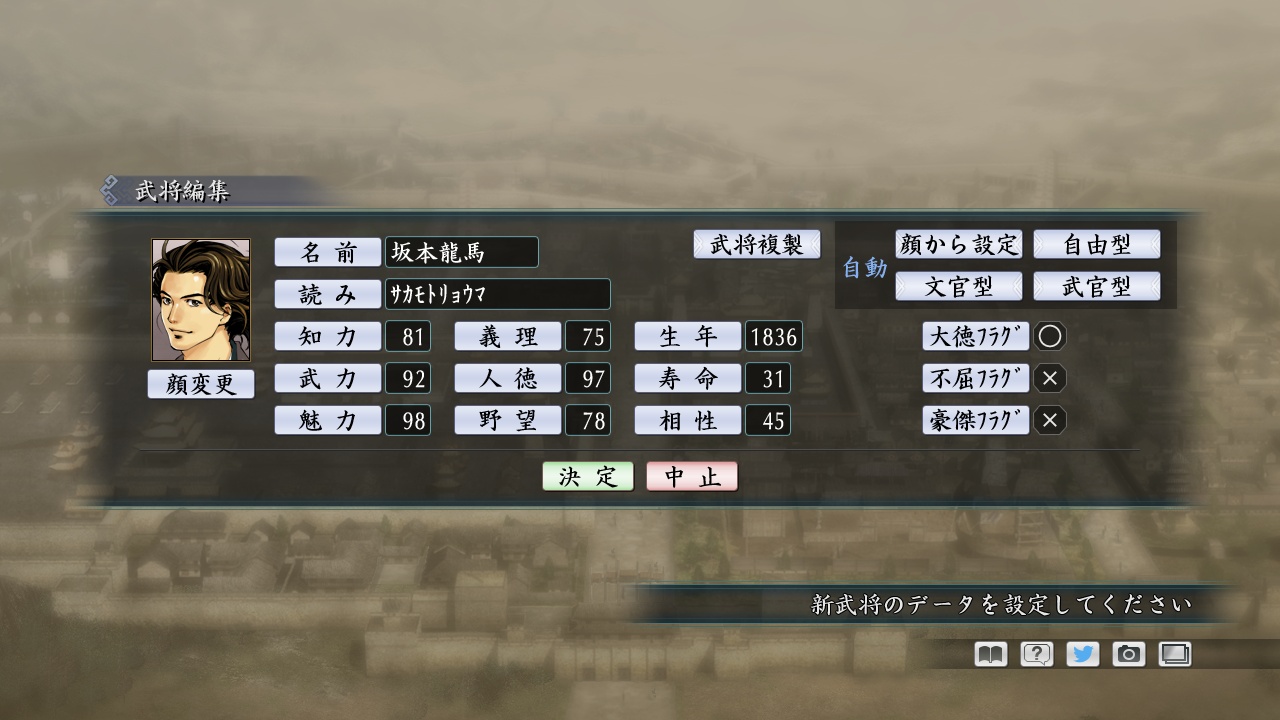The image size is (1280, 720).
Task: Click the help question mark icon
Action: [x=1035, y=654]
